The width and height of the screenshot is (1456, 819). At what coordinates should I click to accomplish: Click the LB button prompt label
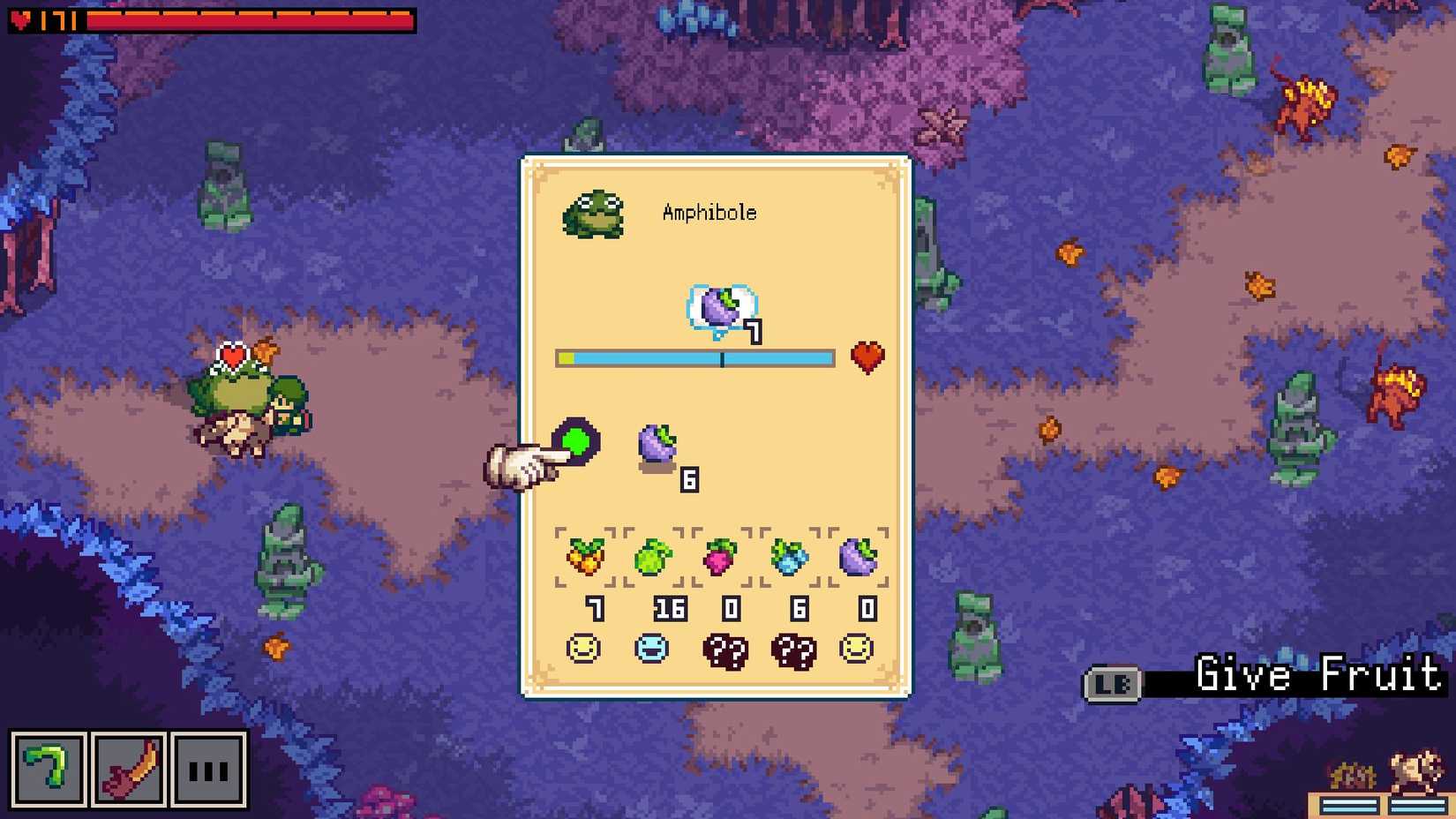coord(1114,680)
